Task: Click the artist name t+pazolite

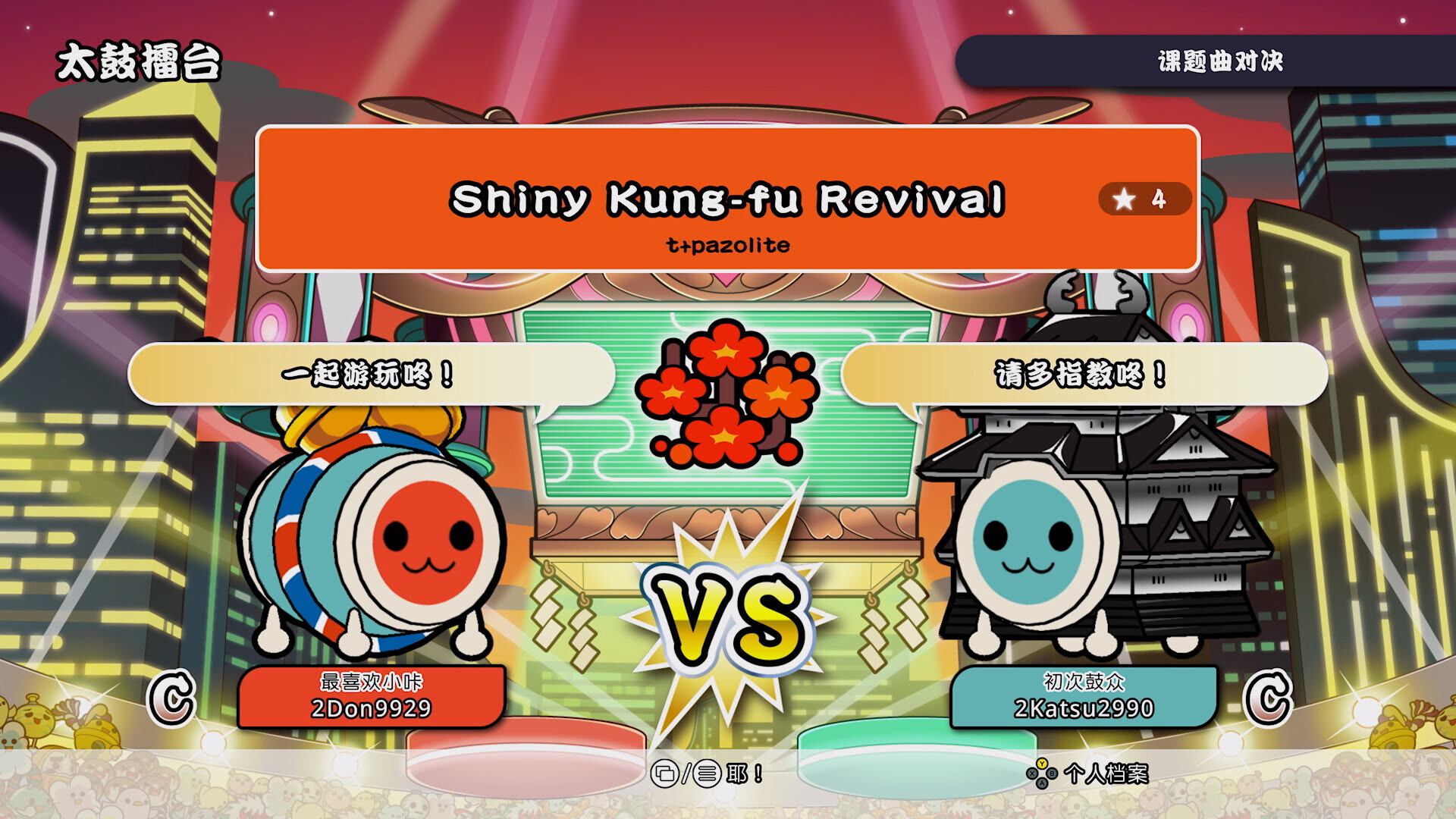Action: coord(728,244)
